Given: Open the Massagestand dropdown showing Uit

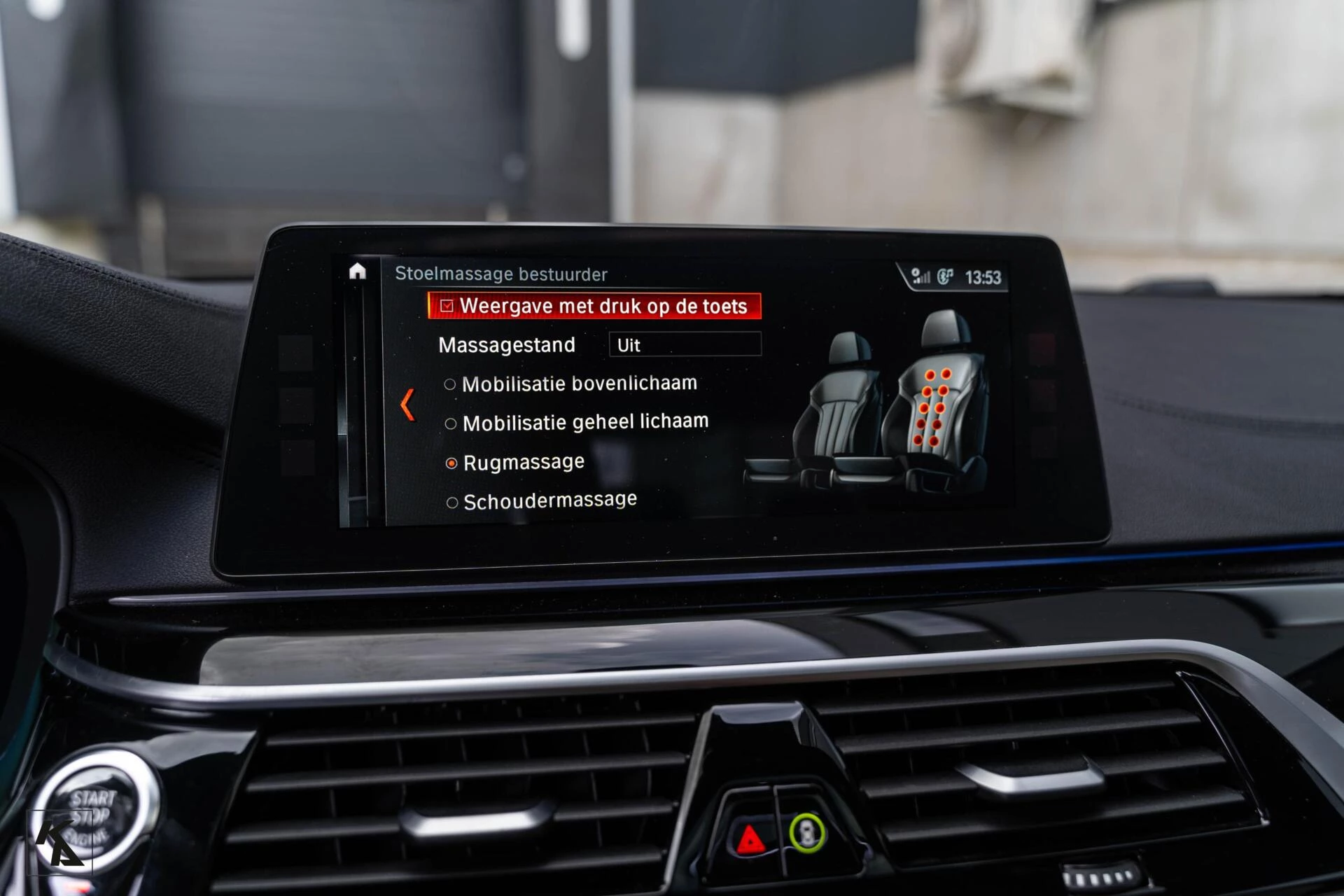Looking at the screenshot, I should point(685,344).
